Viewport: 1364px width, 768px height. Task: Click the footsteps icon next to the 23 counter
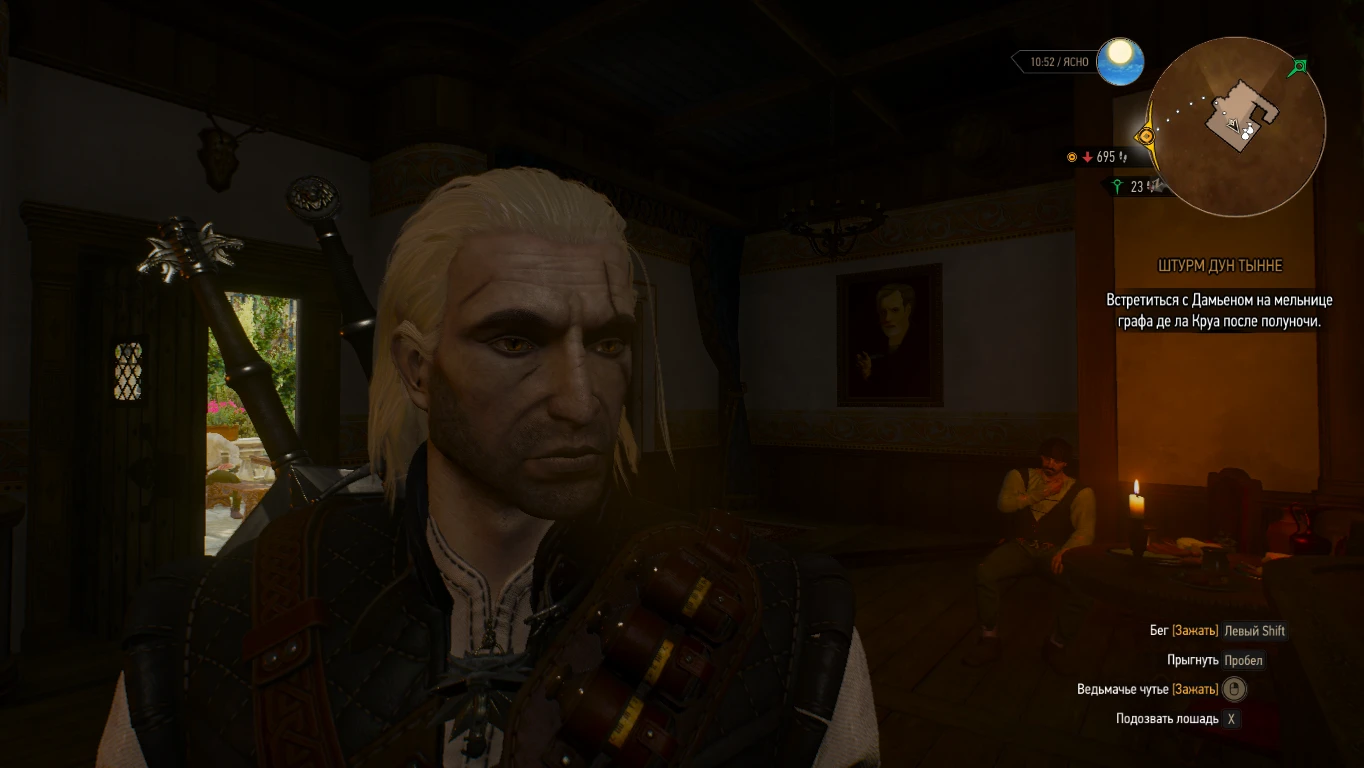coord(1150,186)
